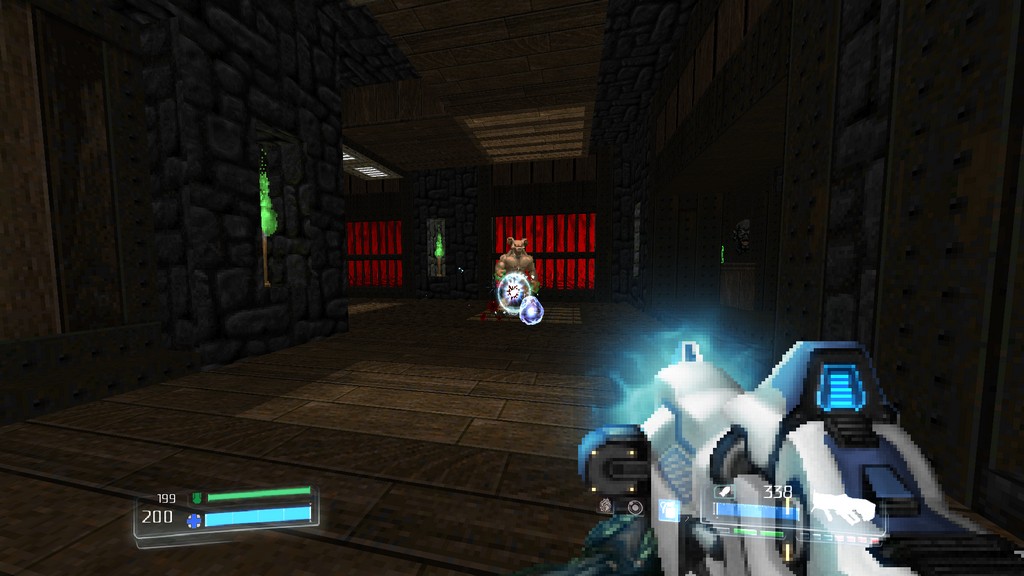Select the round grenade equipment icon
Image resolution: width=1024 pixels, height=576 pixels.
(635, 507)
